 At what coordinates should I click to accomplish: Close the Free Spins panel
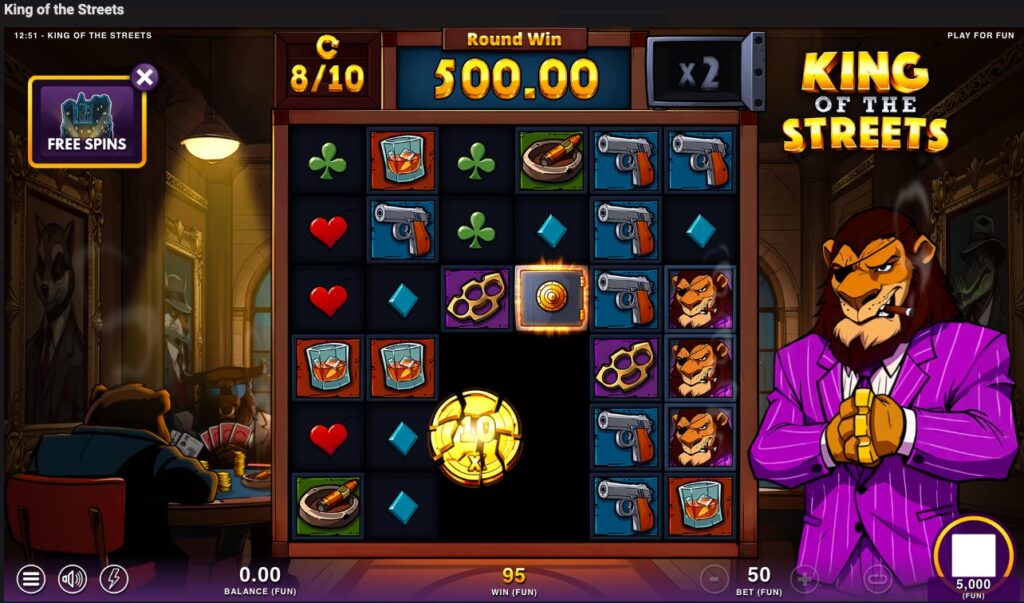(145, 77)
